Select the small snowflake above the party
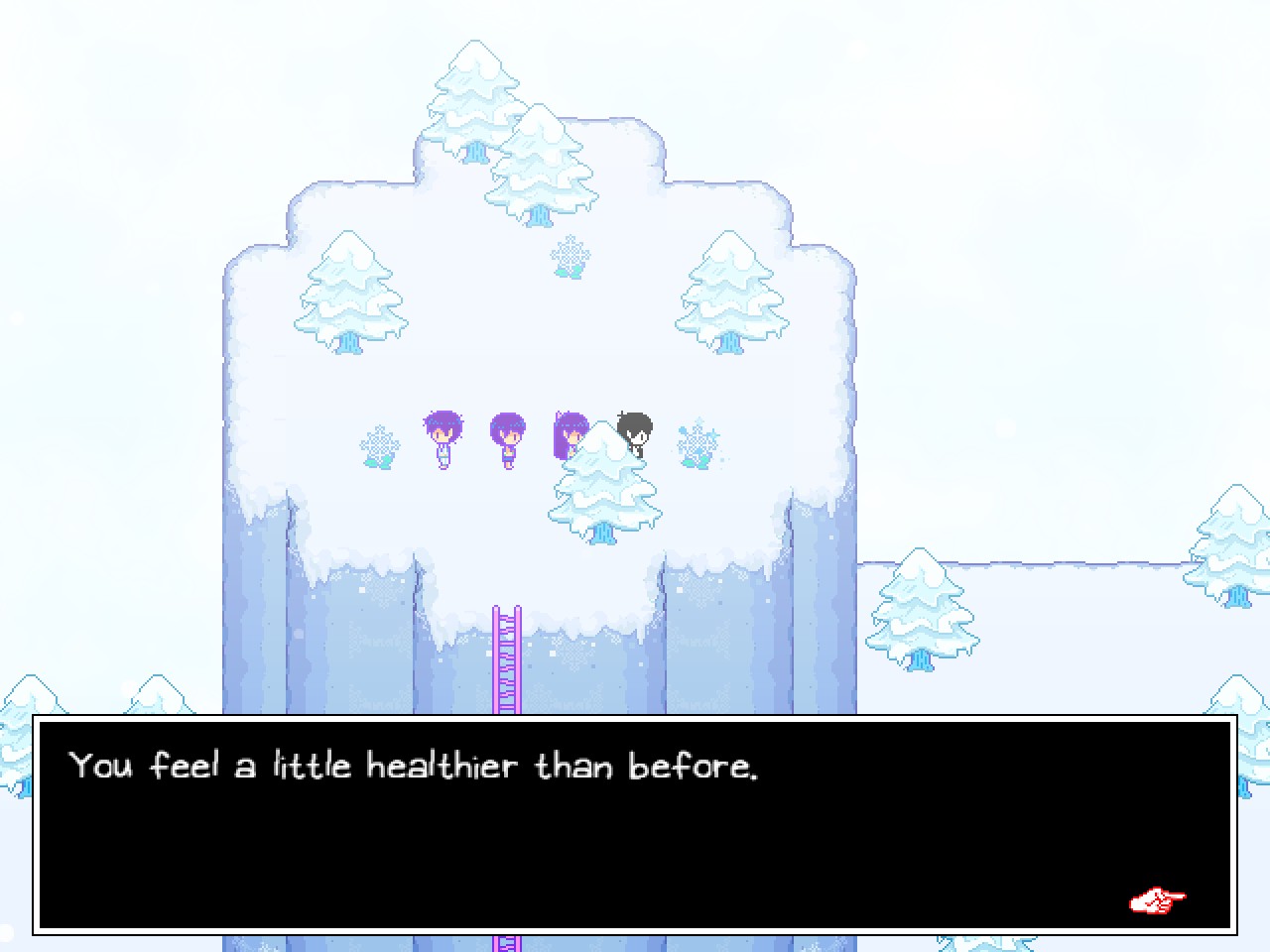The image size is (1270, 952). pos(569,258)
